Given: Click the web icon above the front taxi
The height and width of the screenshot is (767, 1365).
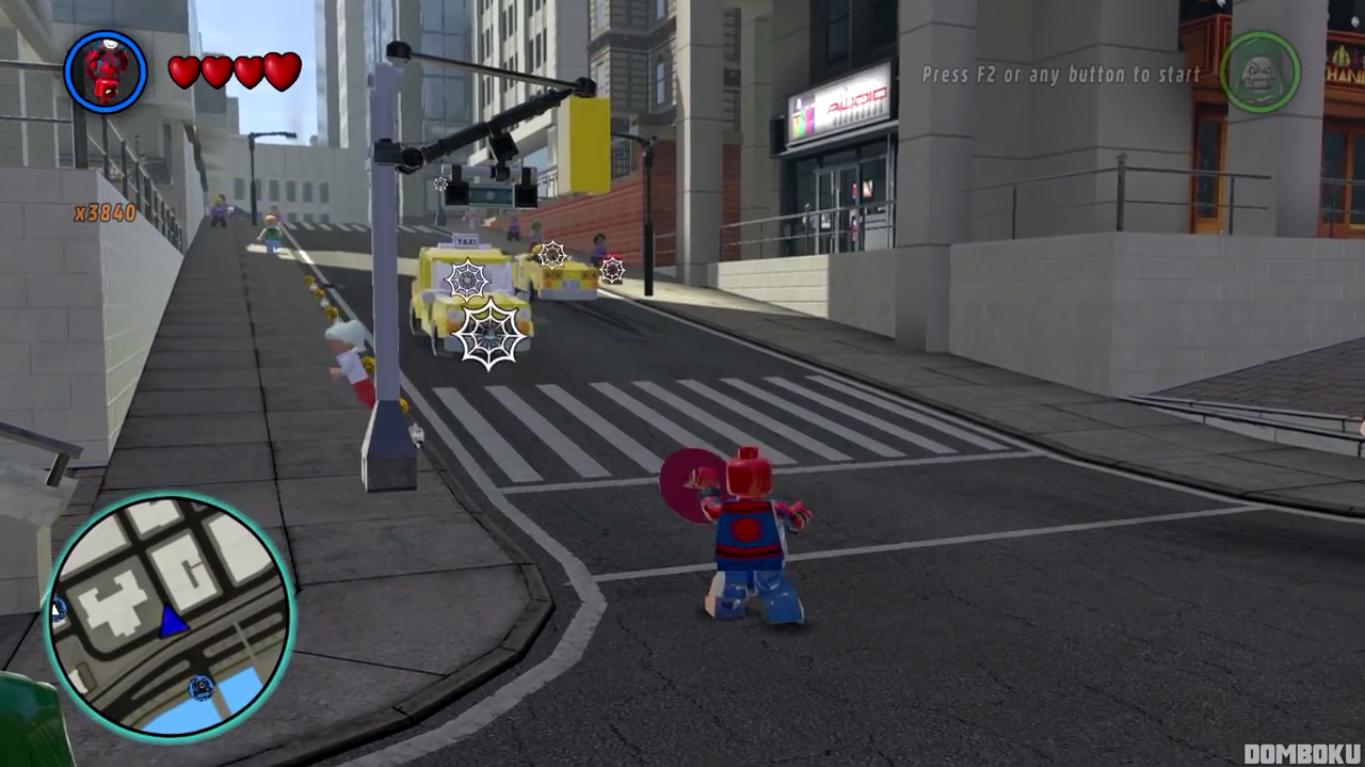Looking at the screenshot, I should tap(469, 280).
